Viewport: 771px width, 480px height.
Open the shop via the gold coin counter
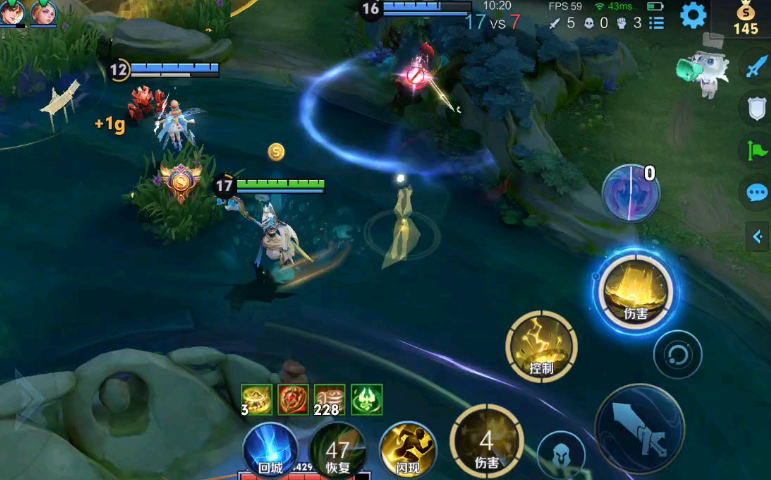pyautogui.click(x=745, y=18)
